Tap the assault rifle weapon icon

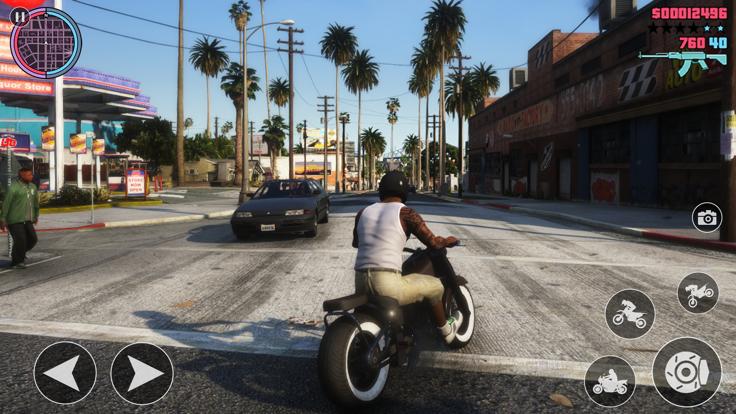tap(684, 61)
